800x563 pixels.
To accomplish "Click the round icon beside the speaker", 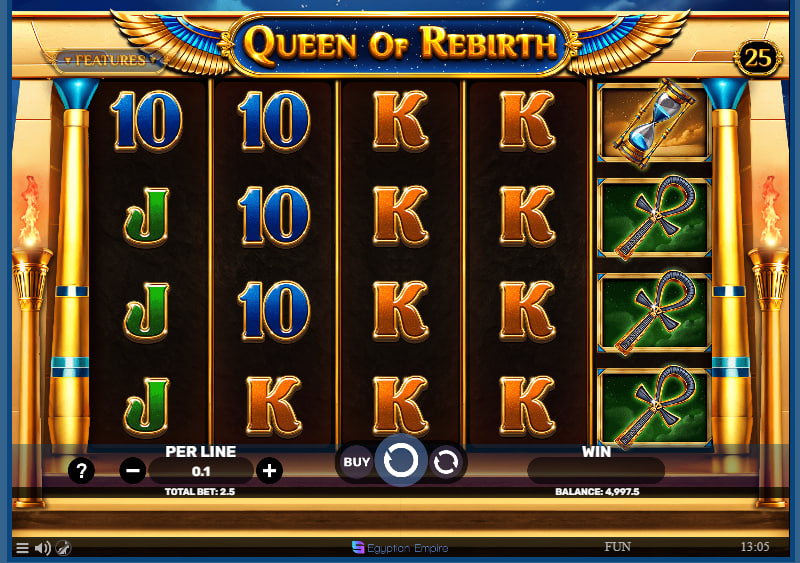I will [x=62, y=548].
